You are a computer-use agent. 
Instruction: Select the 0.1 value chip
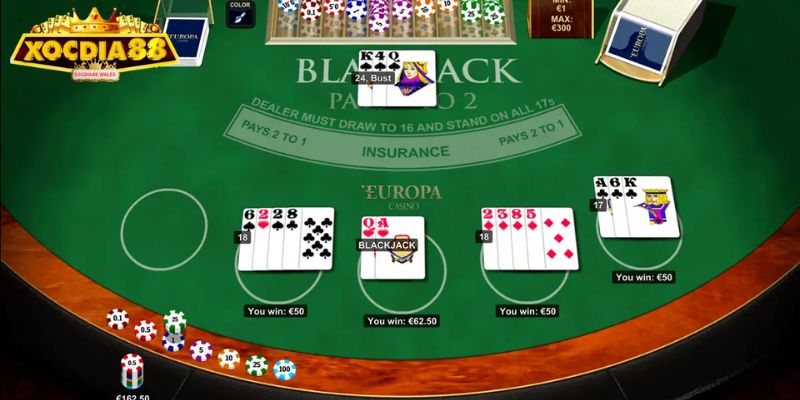point(118,320)
